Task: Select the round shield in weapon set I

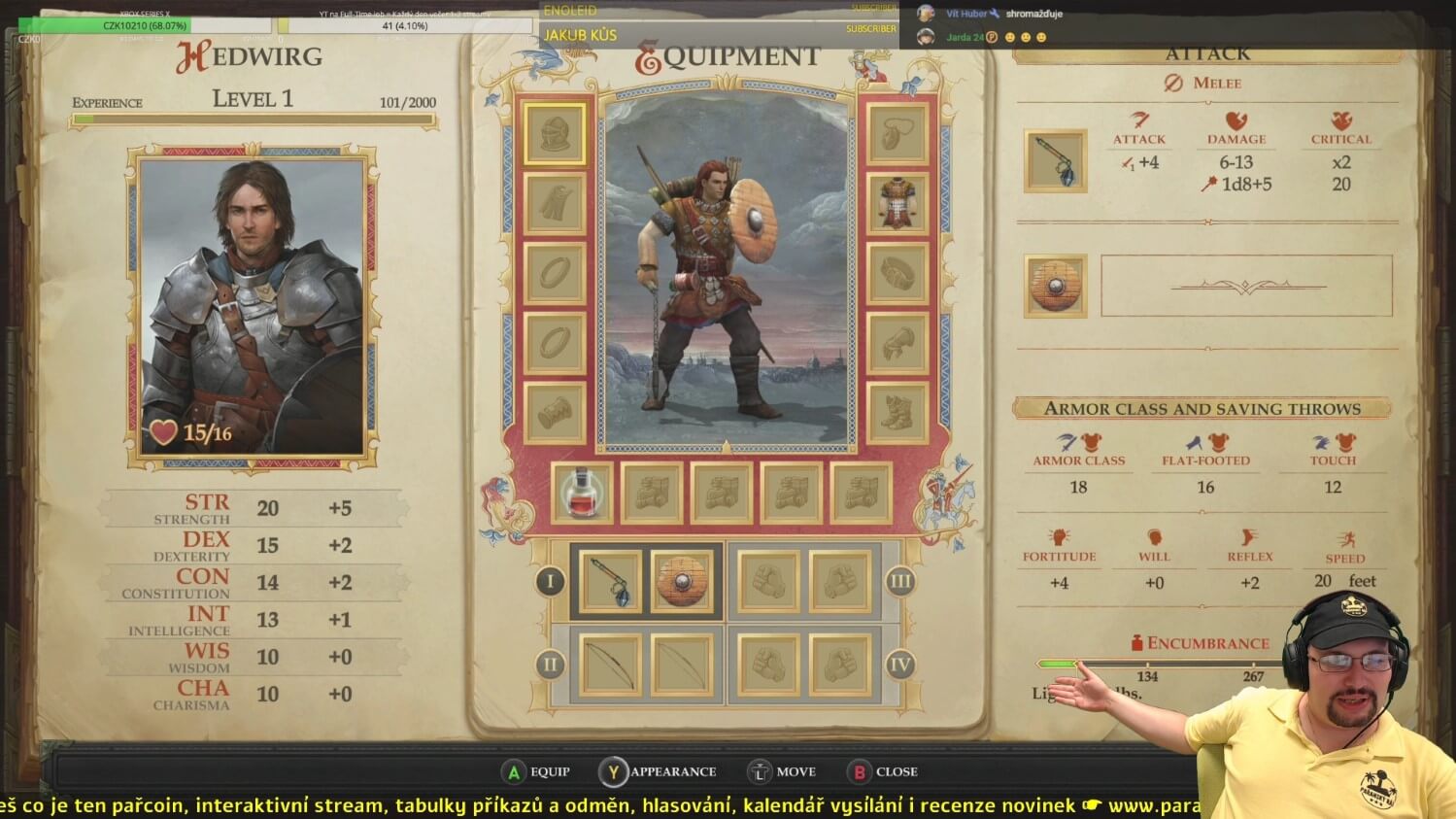Action: click(682, 582)
